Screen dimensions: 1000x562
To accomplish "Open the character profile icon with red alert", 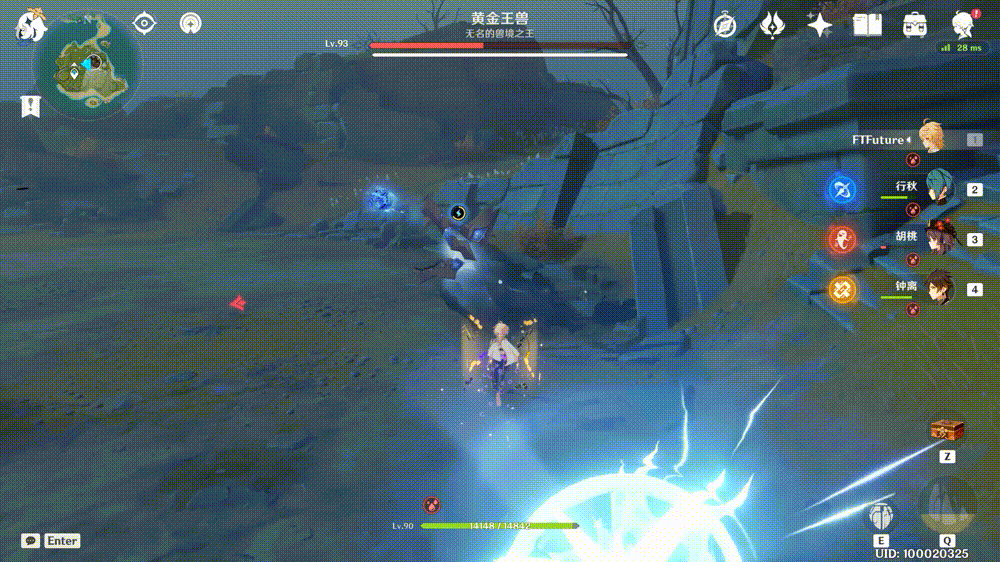I will (x=961, y=24).
